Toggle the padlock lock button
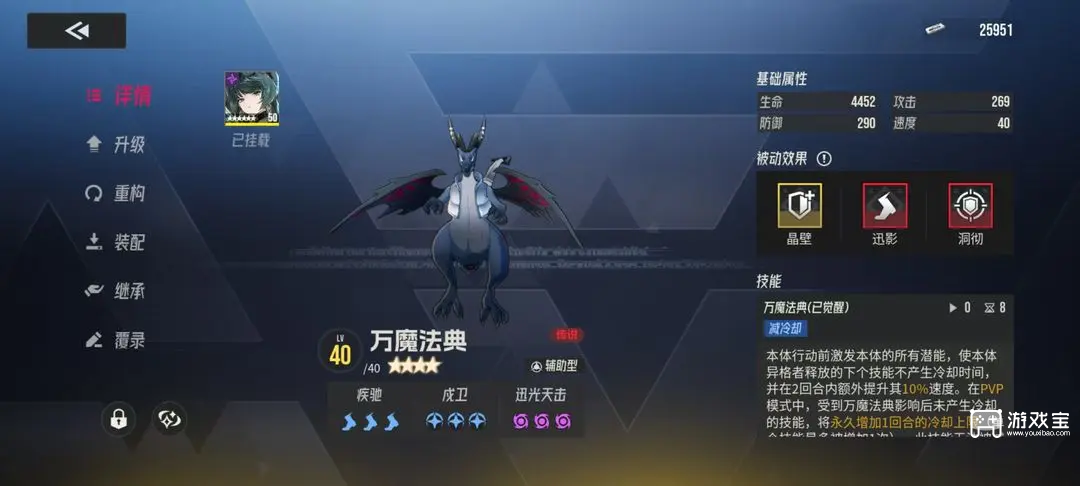This screenshot has height=486, width=1080. [119, 420]
